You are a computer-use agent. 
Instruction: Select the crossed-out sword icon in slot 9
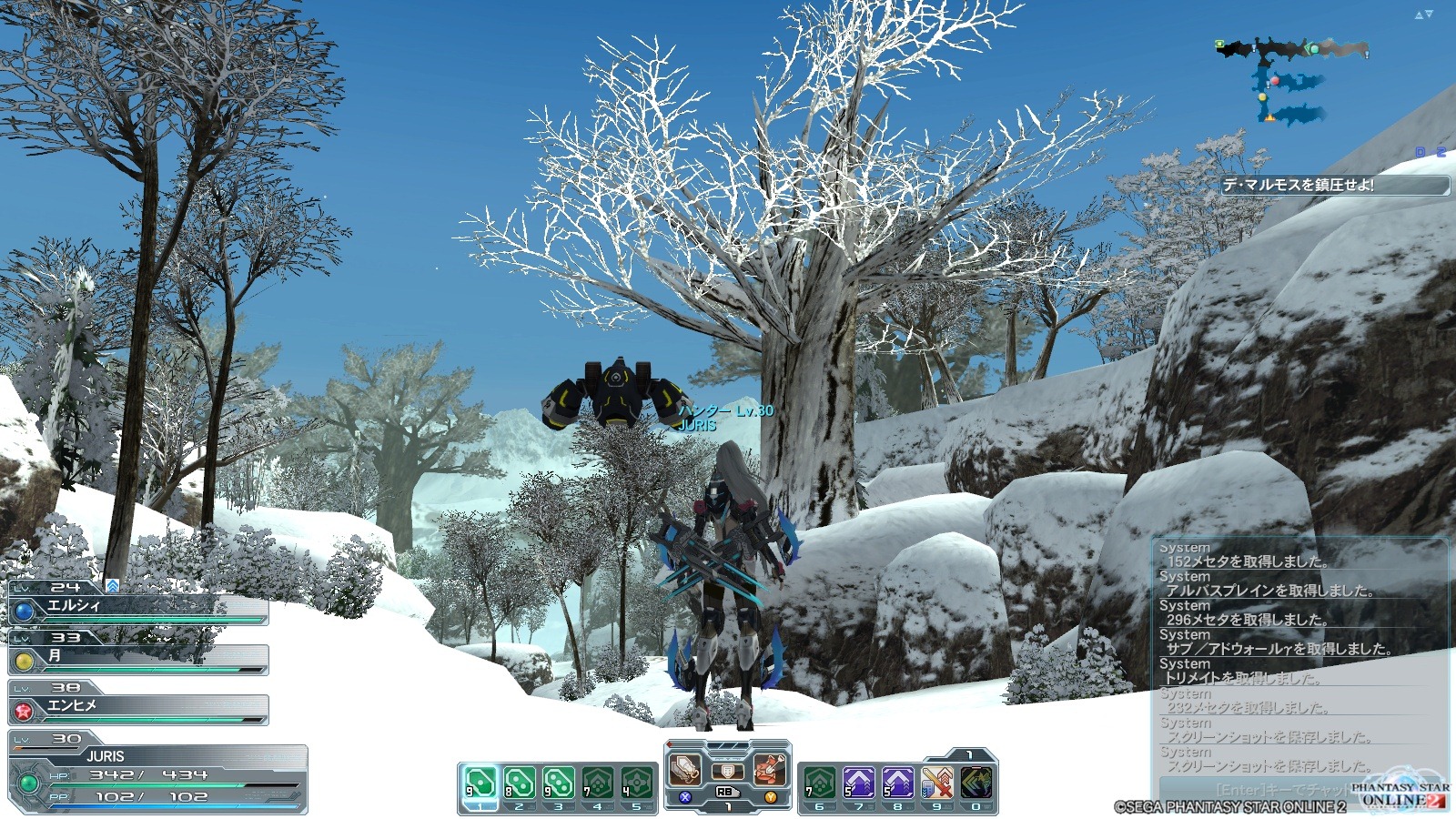(936, 783)
